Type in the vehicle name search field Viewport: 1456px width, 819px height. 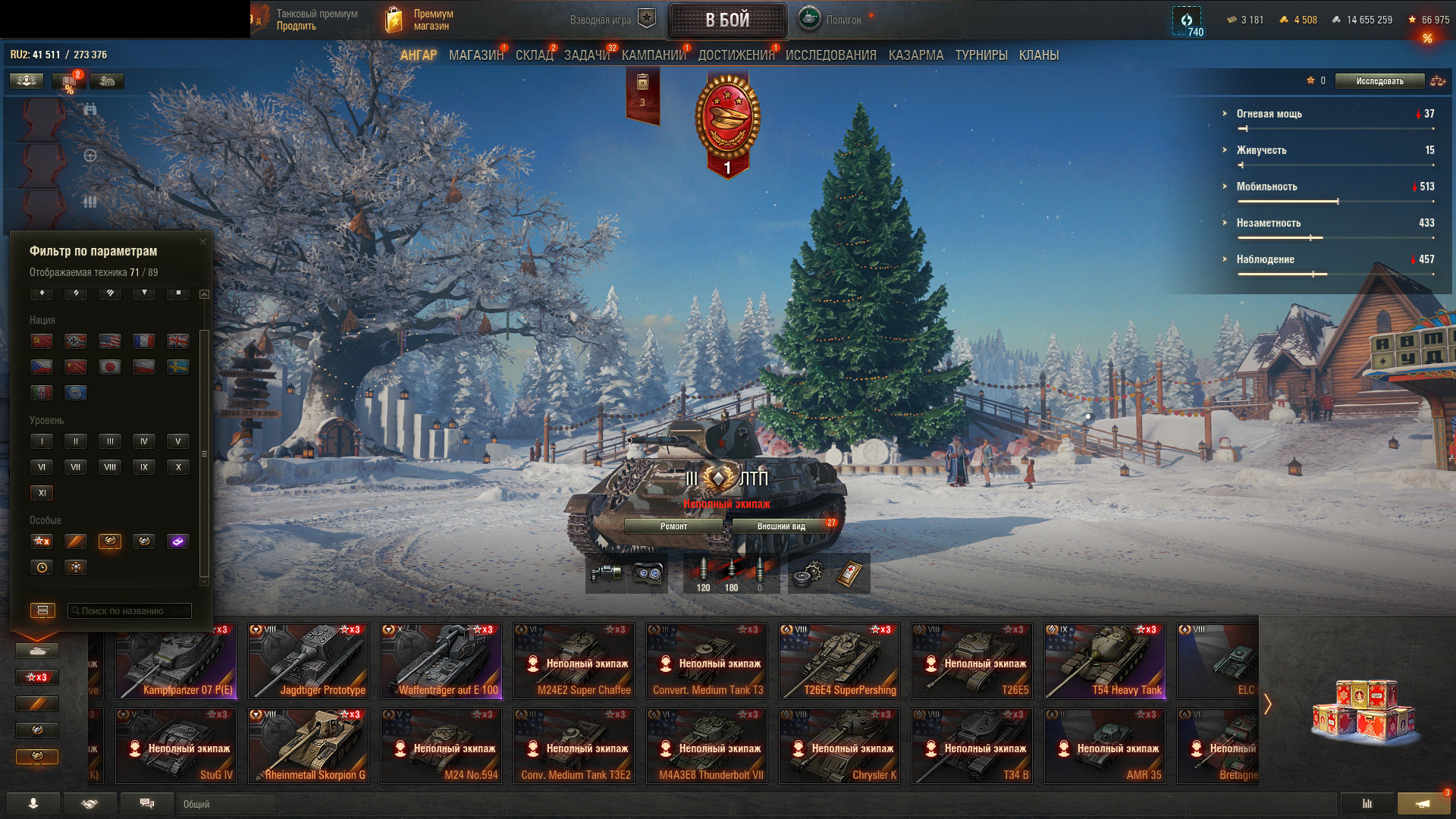[x=130, y=611]
